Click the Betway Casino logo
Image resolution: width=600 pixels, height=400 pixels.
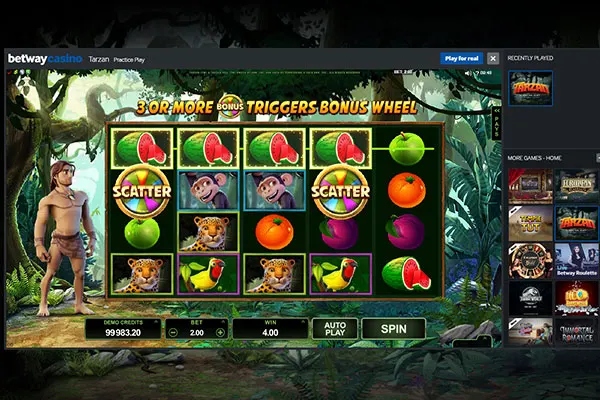[45, 59]
